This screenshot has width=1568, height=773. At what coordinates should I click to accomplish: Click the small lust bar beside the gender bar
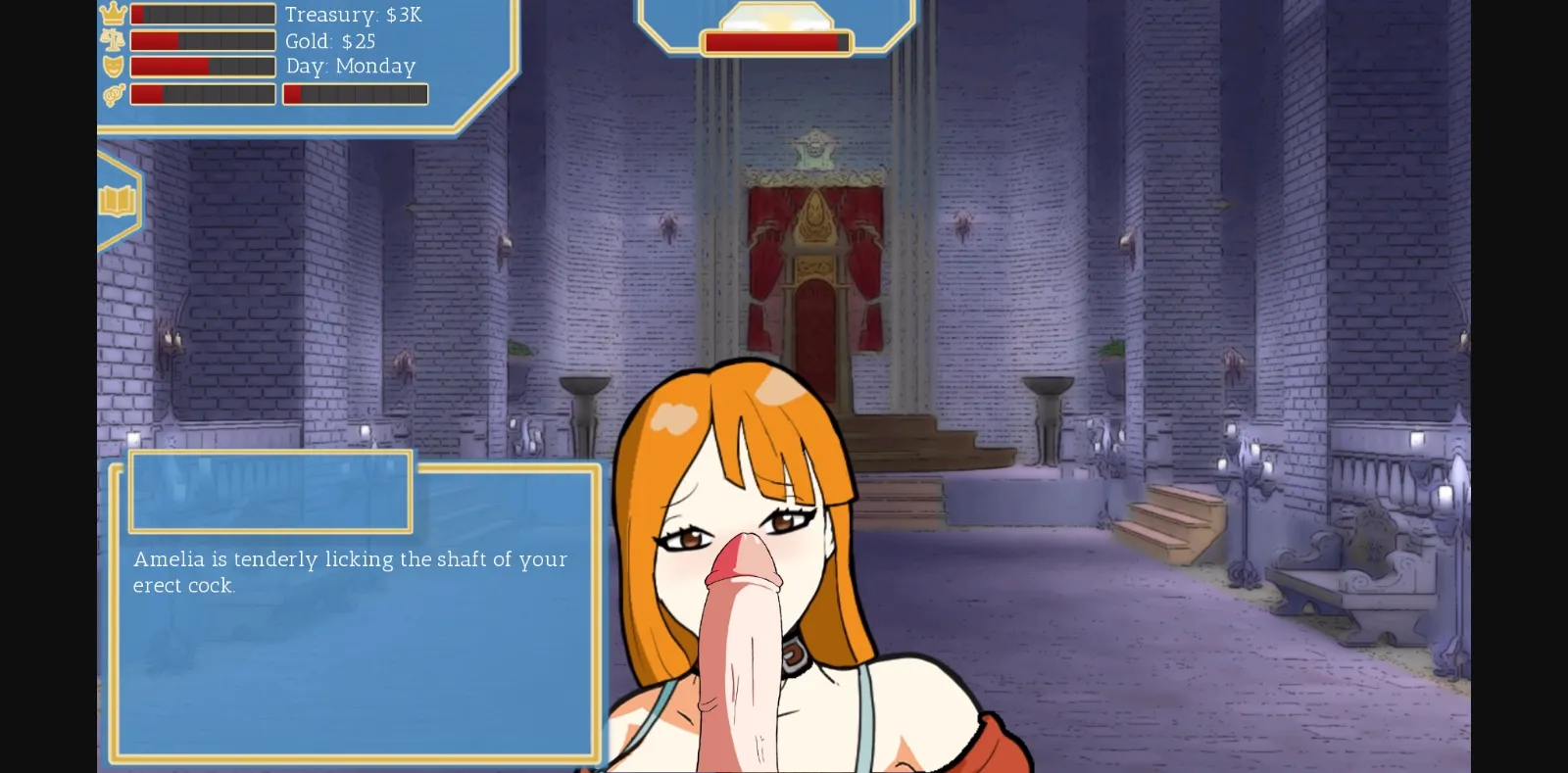[x=355, y=94]
